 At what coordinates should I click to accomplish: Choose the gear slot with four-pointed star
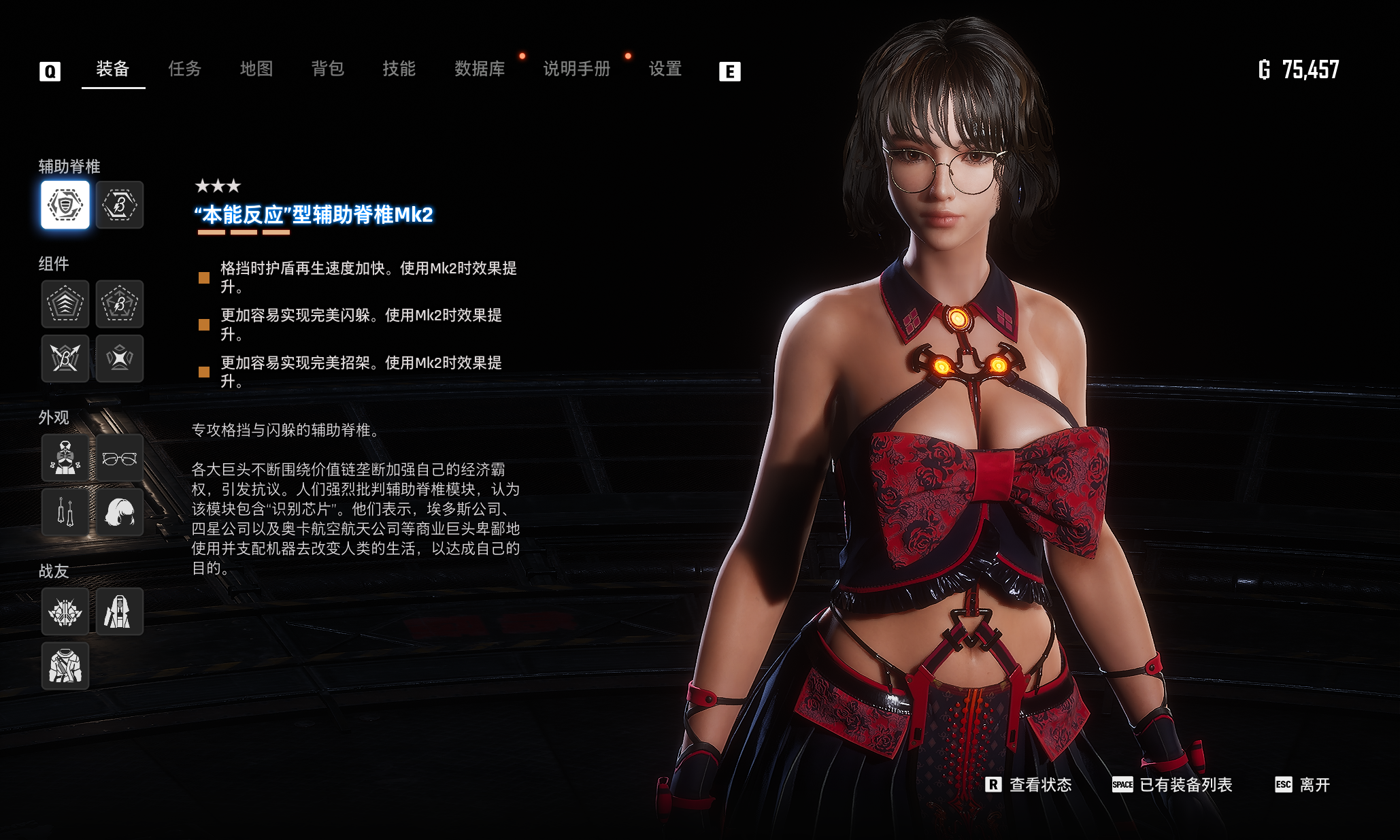coord(120,358)
